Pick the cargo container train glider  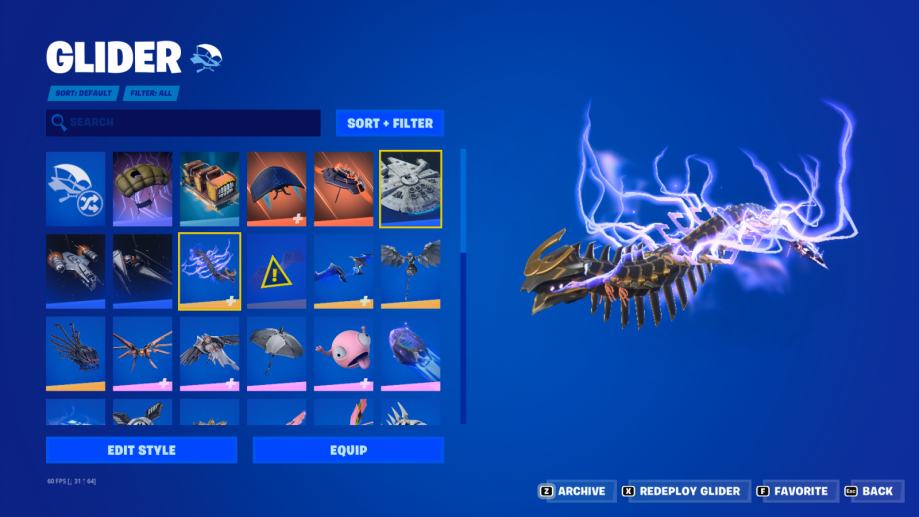(209, 189)
